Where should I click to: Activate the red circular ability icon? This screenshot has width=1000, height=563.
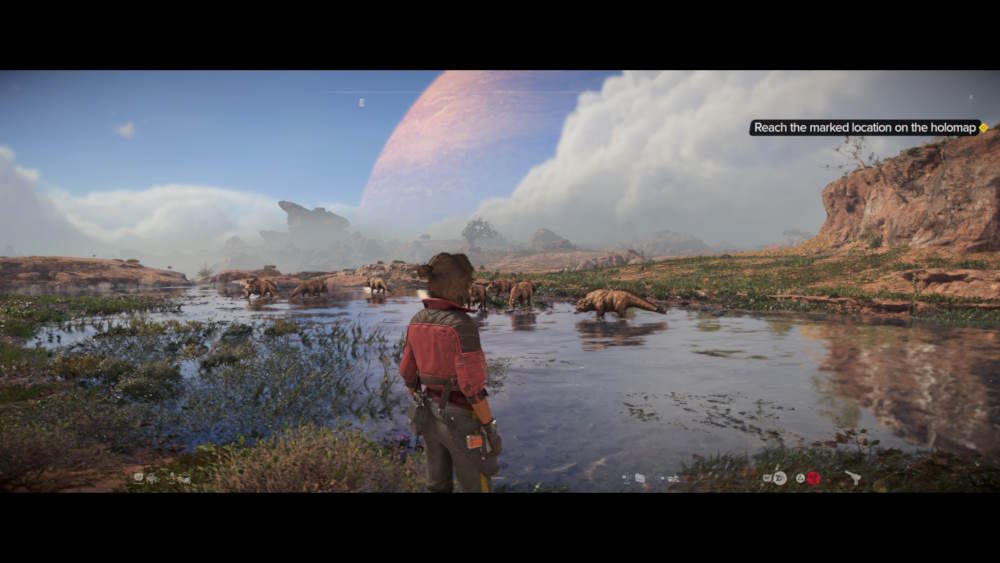coord(813,478)
